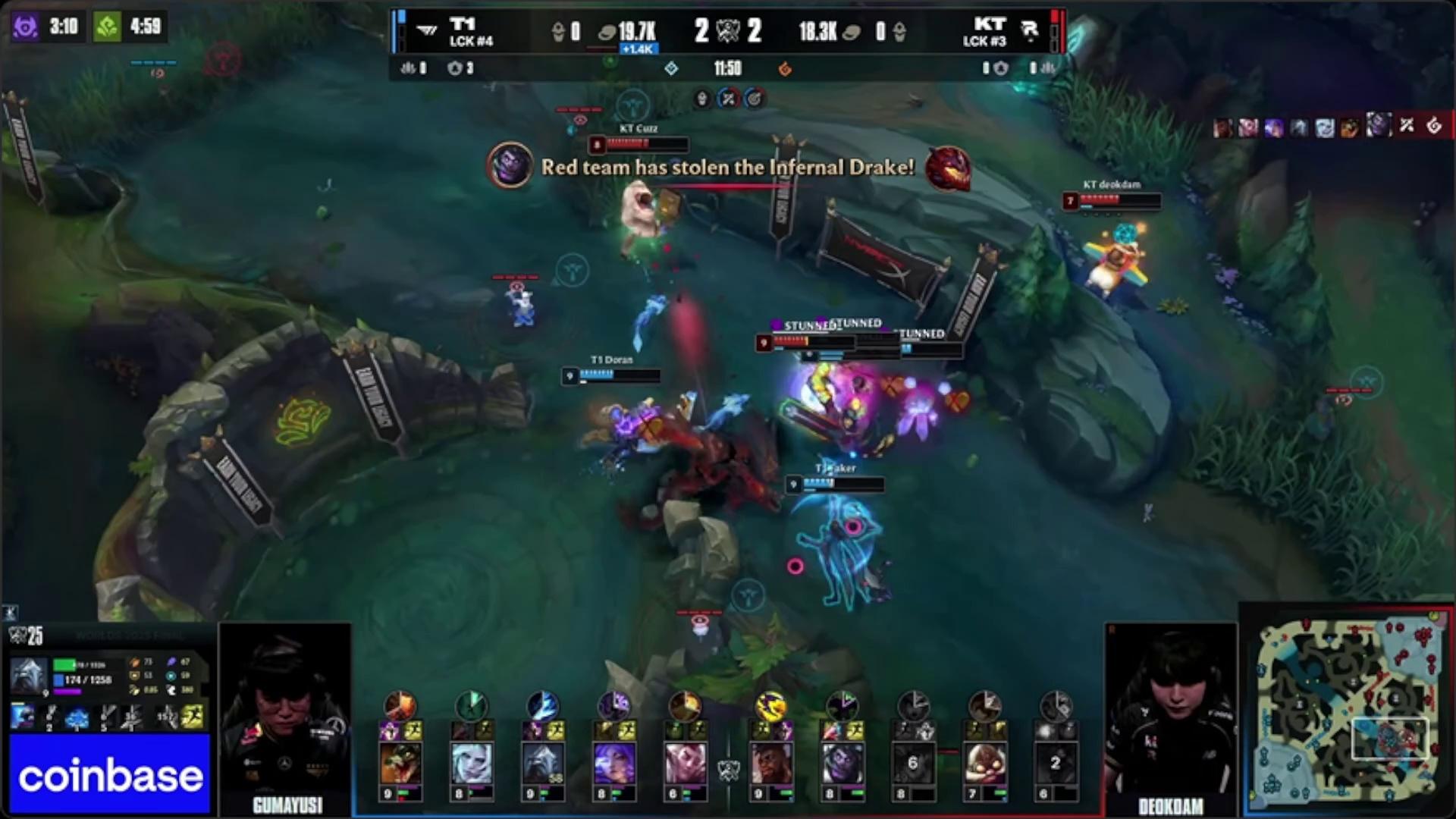1456x819 pixels.
Task: Select the purple-haired champion portrait in the bottom bar
Action: click(613, 762)
